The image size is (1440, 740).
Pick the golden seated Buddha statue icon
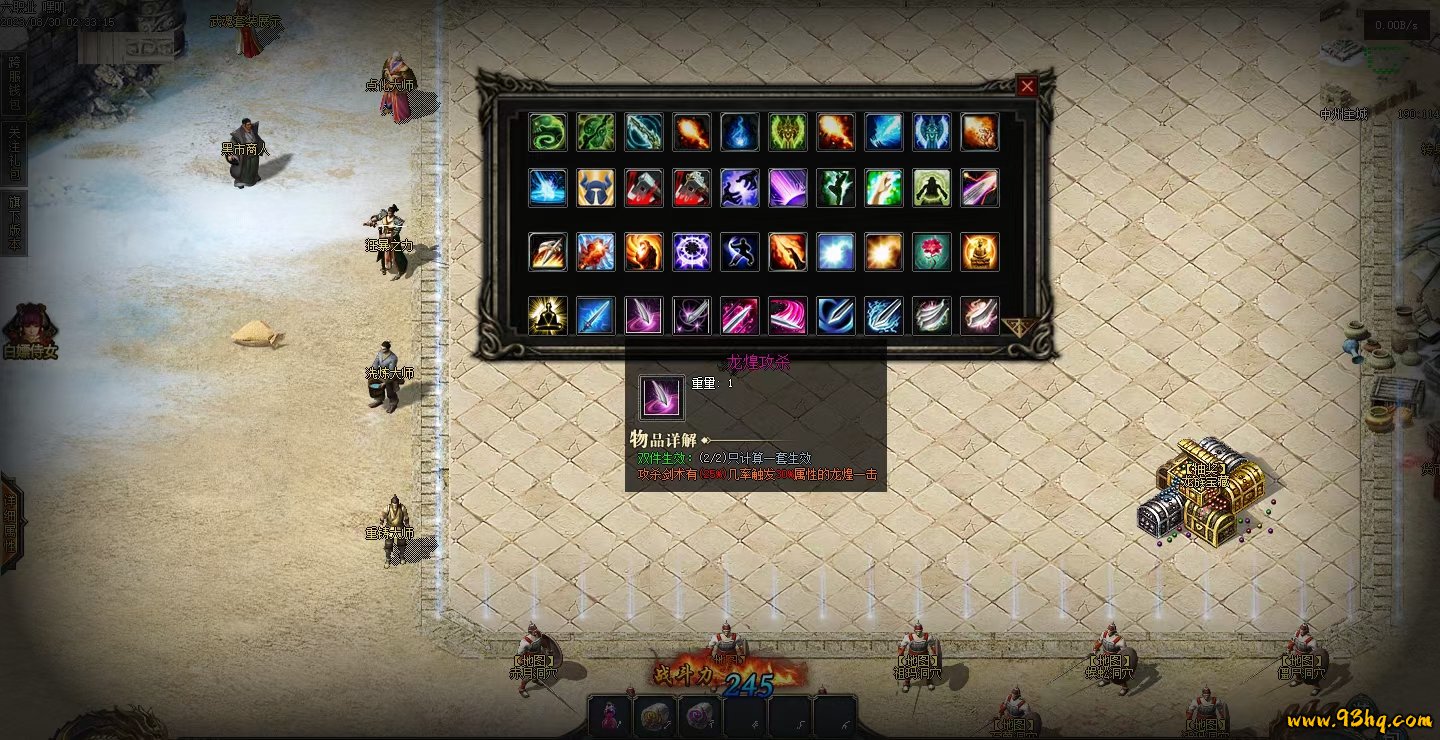[980, 252]
